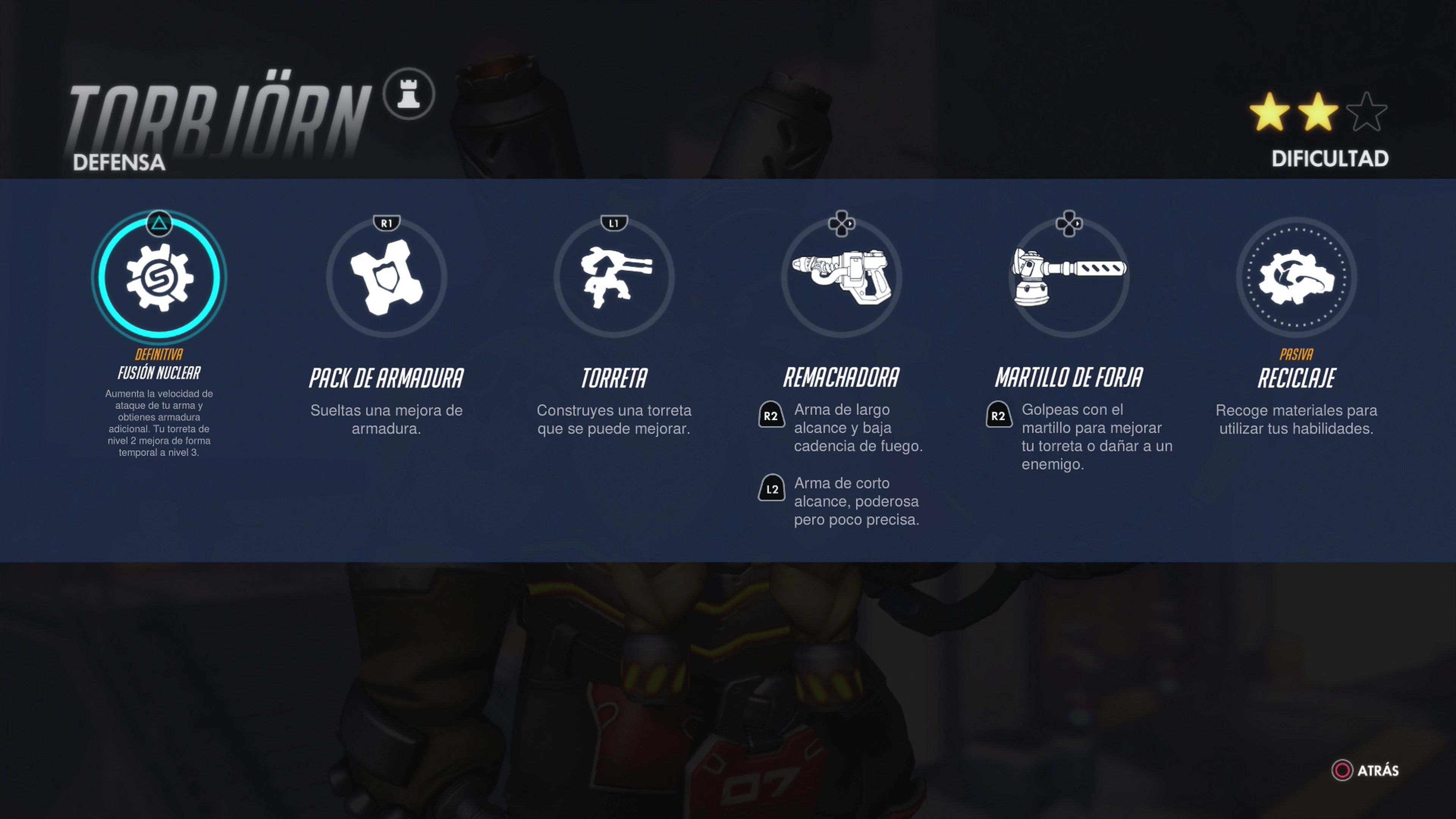
Task: Click the R1 button prompt above Pack de Armadura
Action: click(387, 222)
